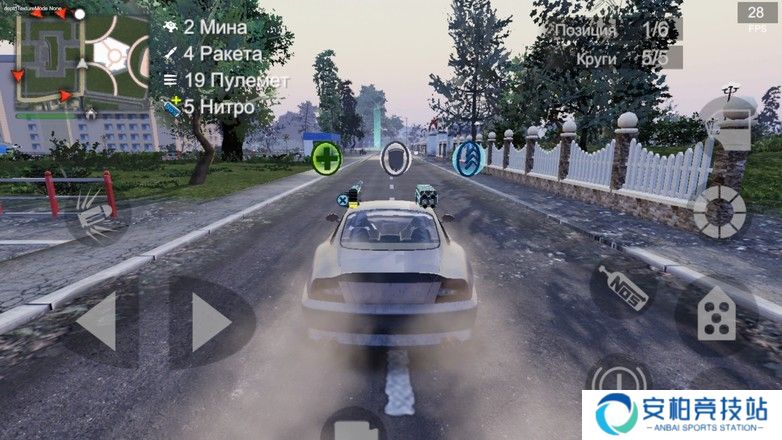Tap the segmented ring weapon button
The width and height of the screenshot is (782, 440).
(x=719, y=211)
